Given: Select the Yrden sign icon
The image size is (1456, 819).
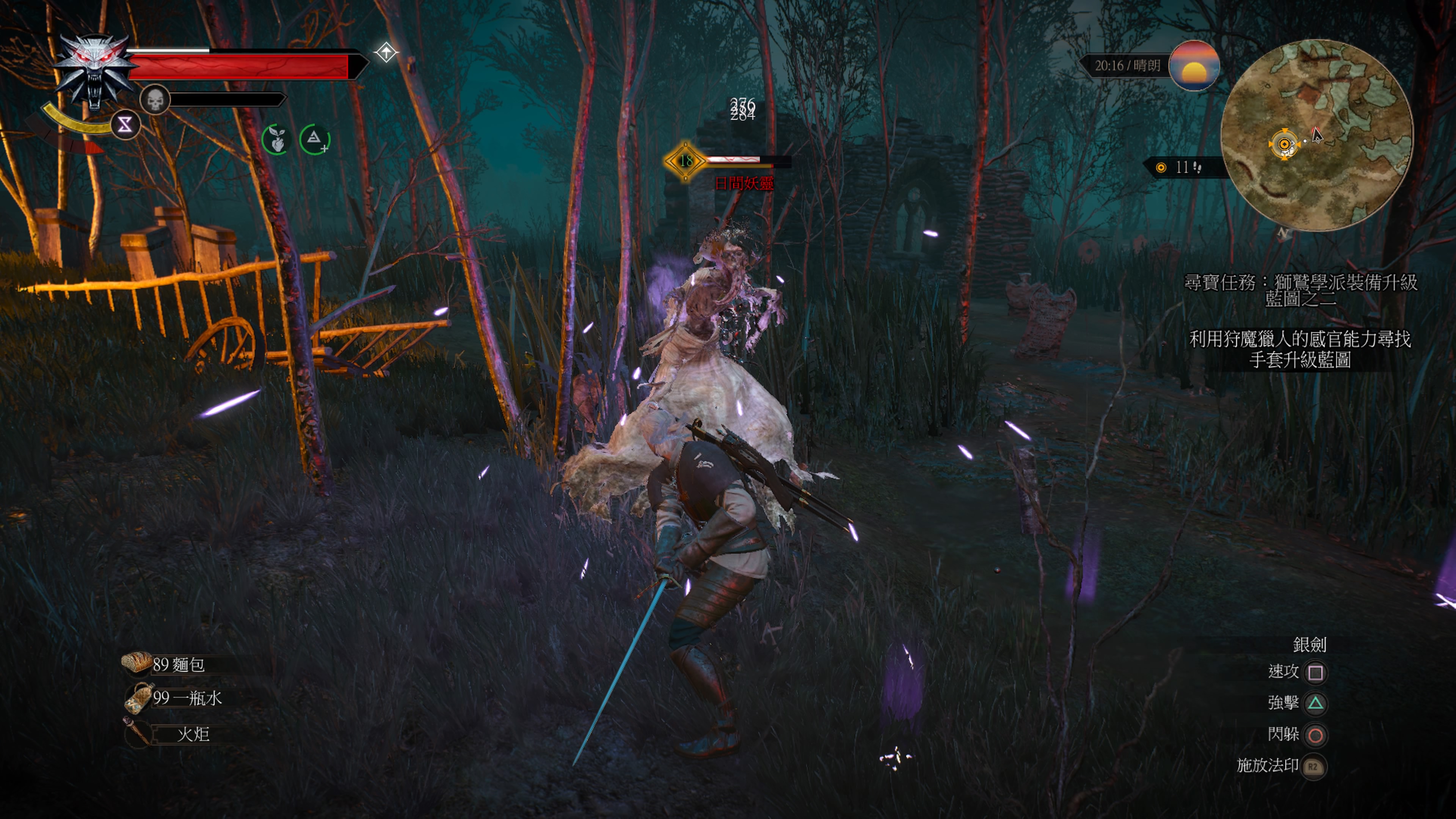Looking at the screenshot, I should point(125,125).
